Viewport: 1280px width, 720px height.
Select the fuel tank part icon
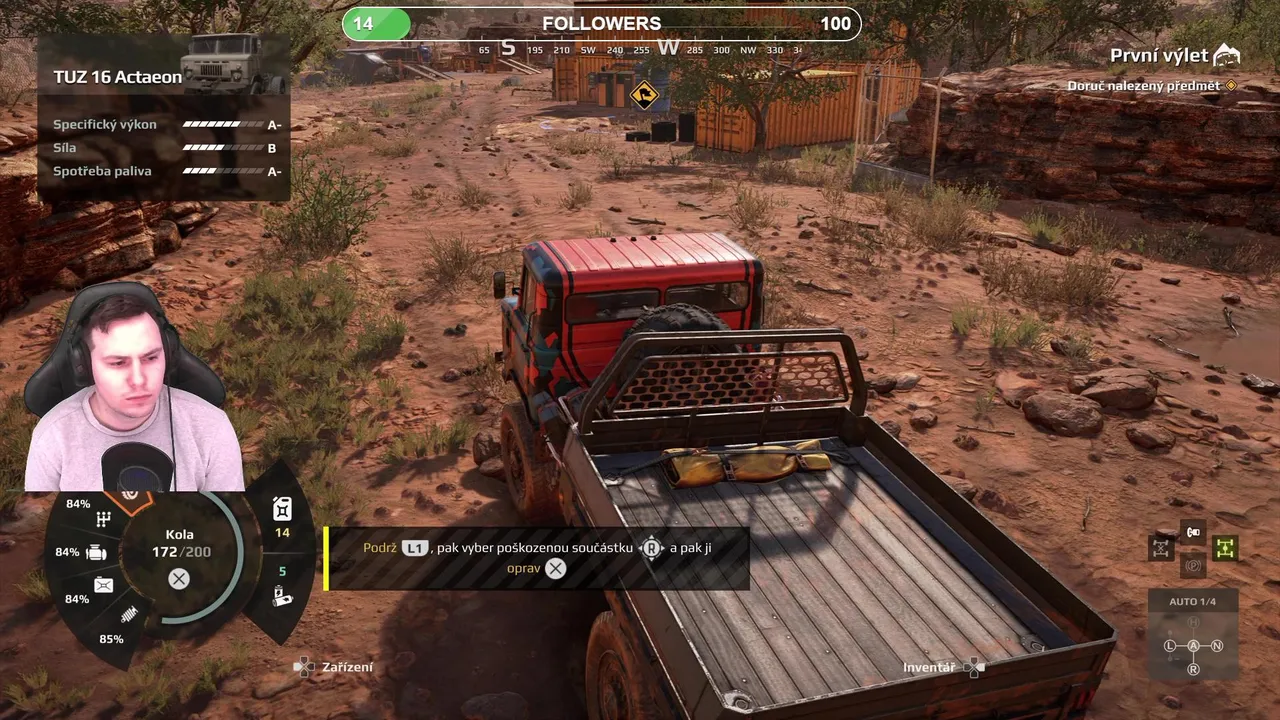[103, 585]
